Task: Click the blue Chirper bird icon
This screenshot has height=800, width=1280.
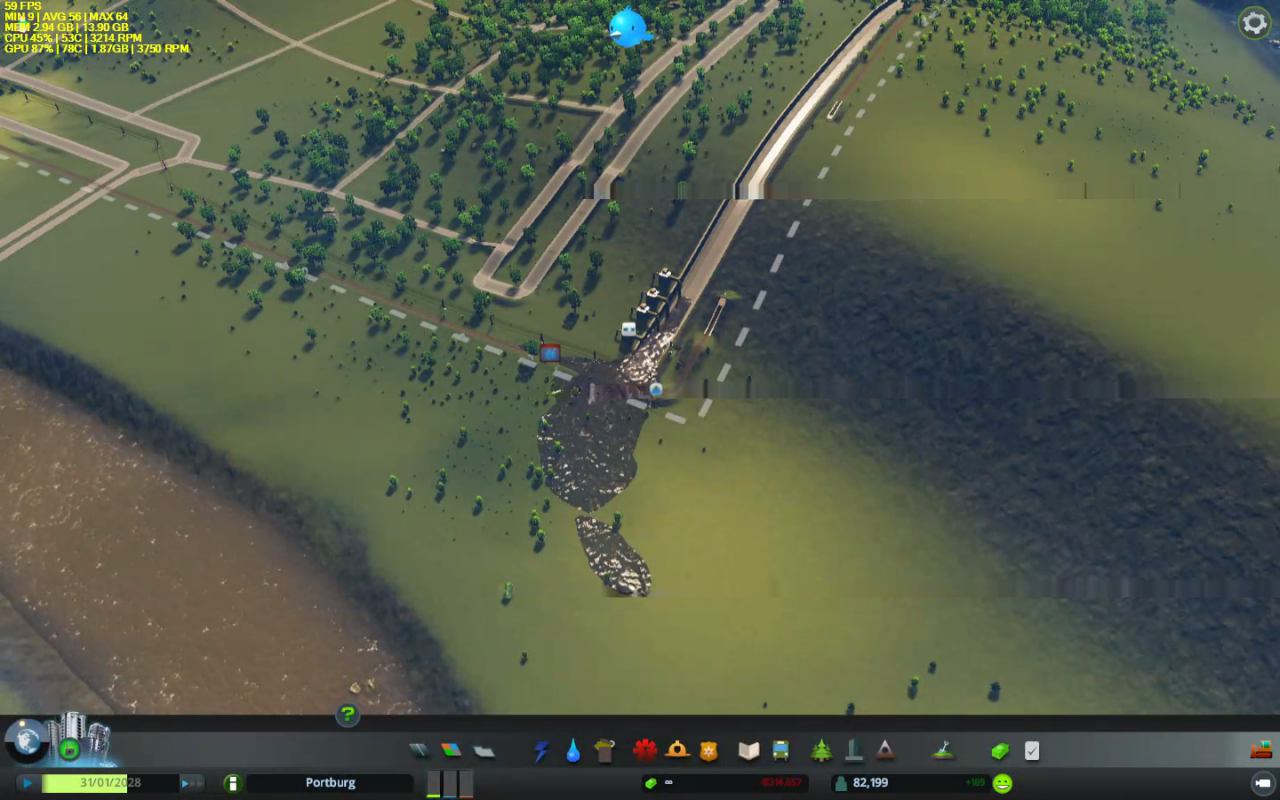Action: click(630, 27)
